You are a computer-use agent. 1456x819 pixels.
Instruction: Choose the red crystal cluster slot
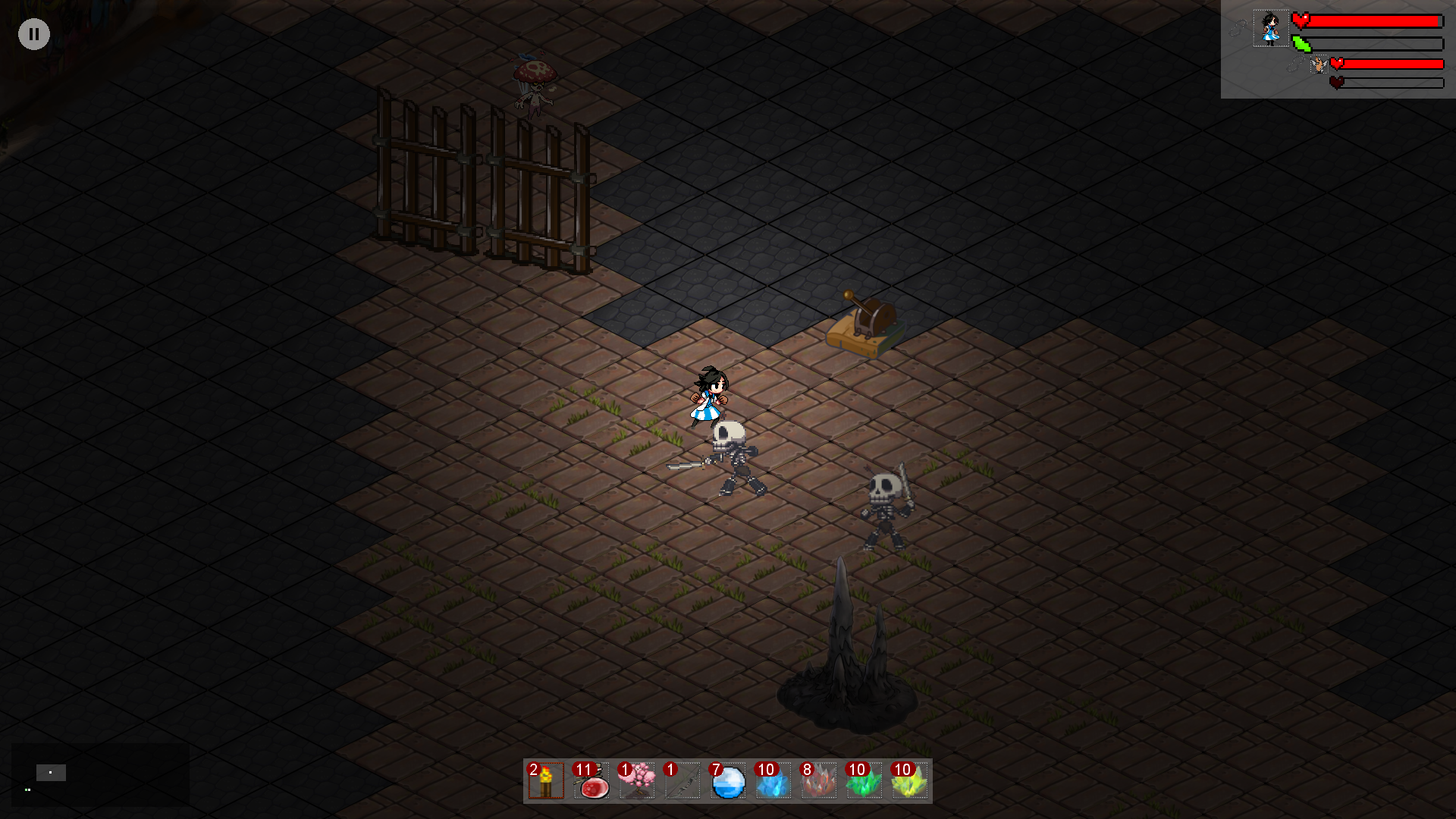pos(819,781)
